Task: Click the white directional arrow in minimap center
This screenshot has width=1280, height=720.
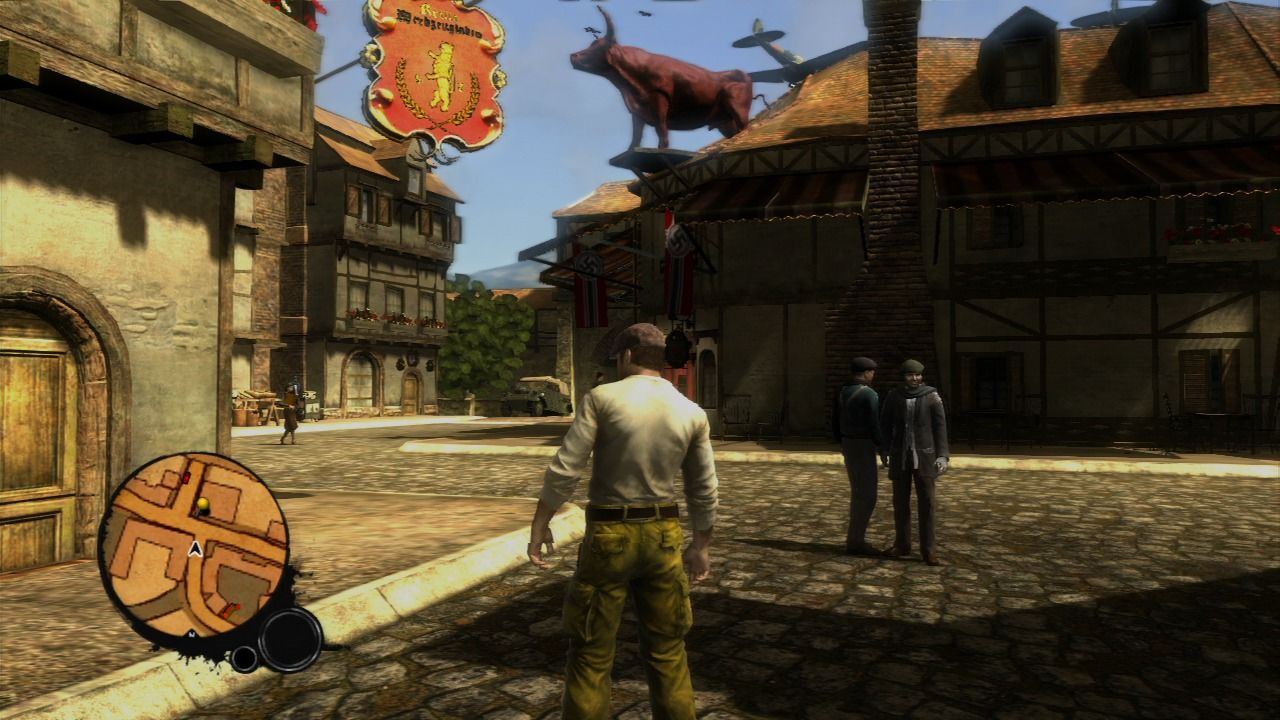Action: [194, 548]
